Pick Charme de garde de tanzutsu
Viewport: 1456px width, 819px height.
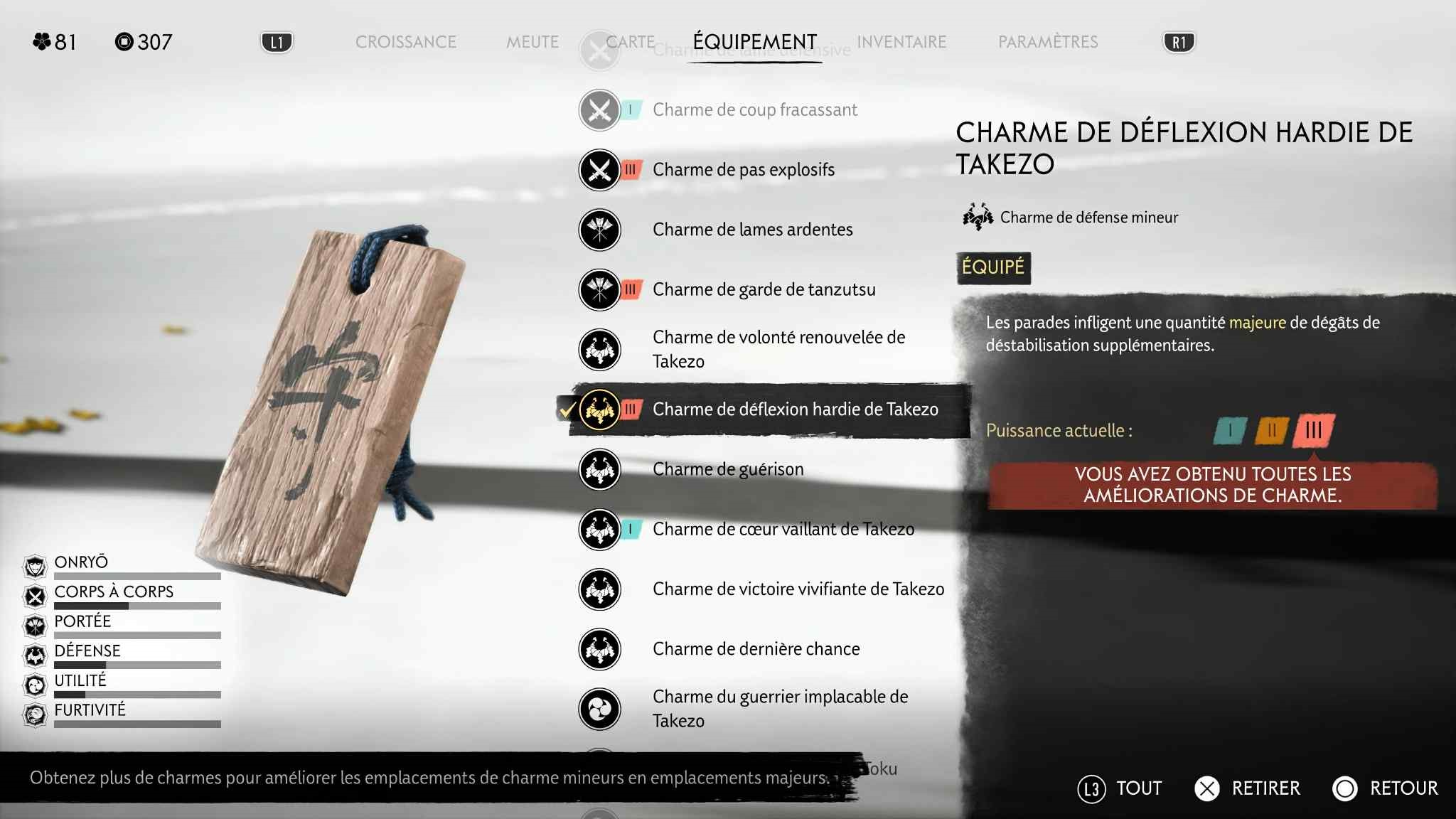click(x=764, y=289)
